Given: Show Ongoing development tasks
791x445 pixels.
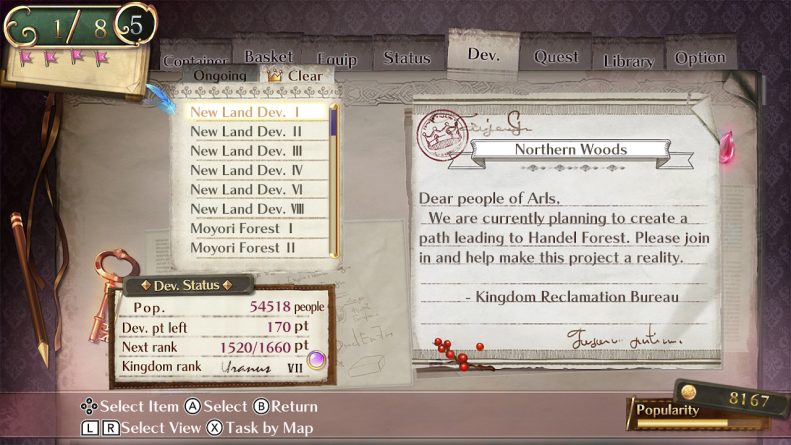Looking at the screenshot, I should (219, 76).
